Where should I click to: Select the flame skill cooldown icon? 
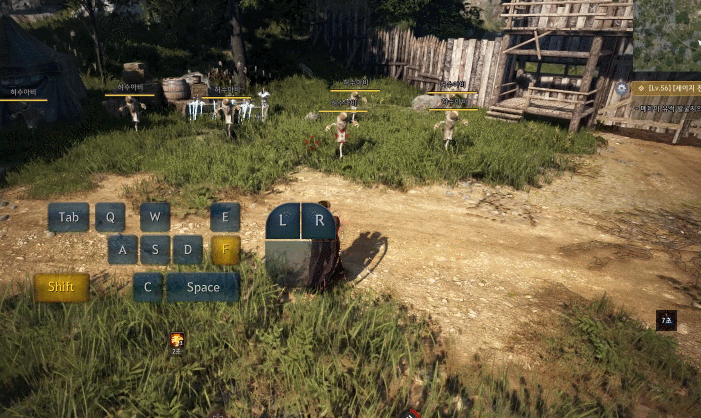click(177, 340)
